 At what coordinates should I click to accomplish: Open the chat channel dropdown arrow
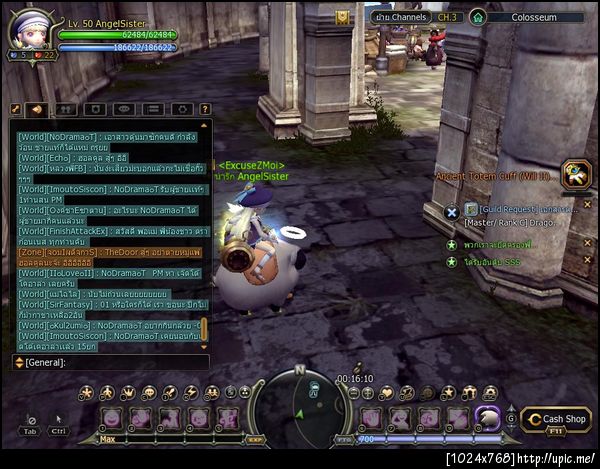17,362
